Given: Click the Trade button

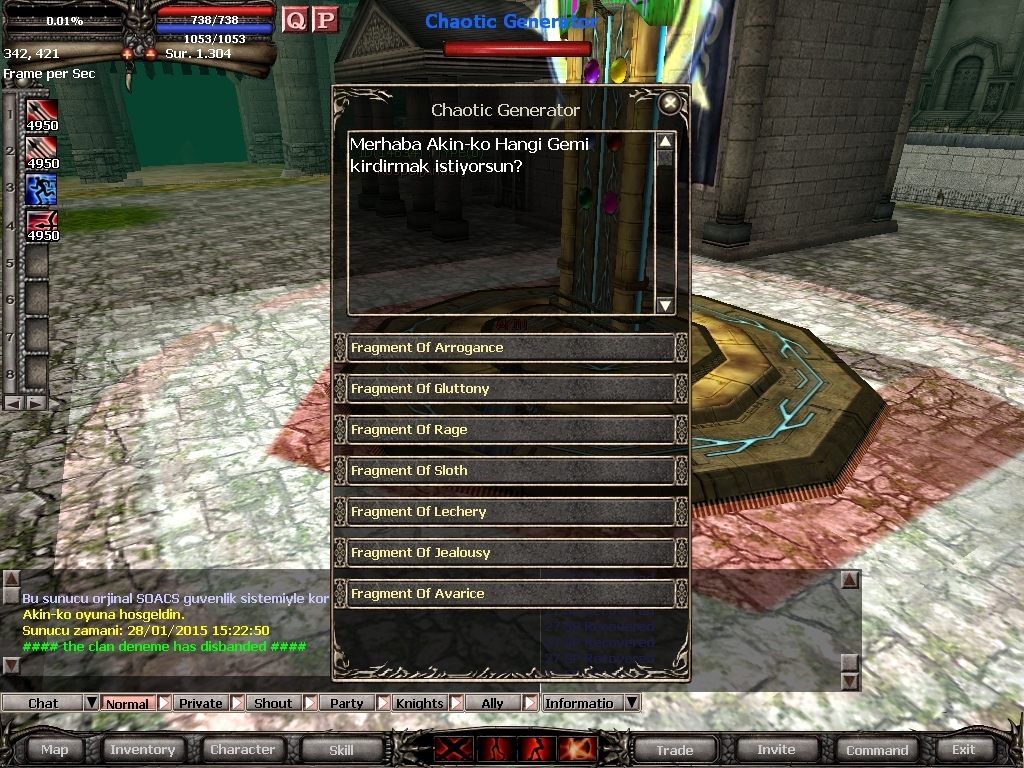Looking at the screenshot, I should click(x=675, y=749).
